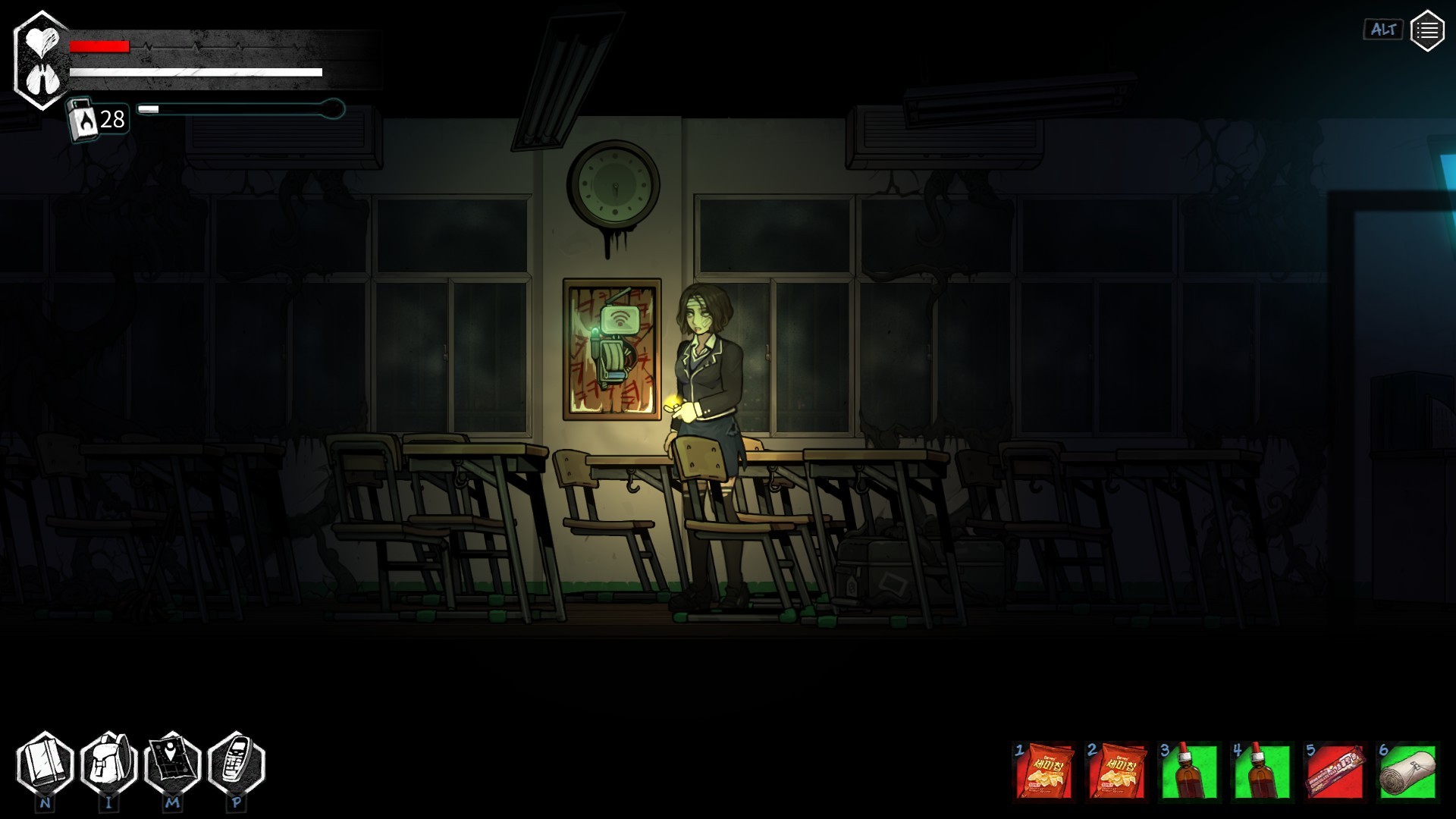The height and width of the screenshot is (819, 1456).
Task: Use the chips bag in slot 1
Action: click(1044, 771)
